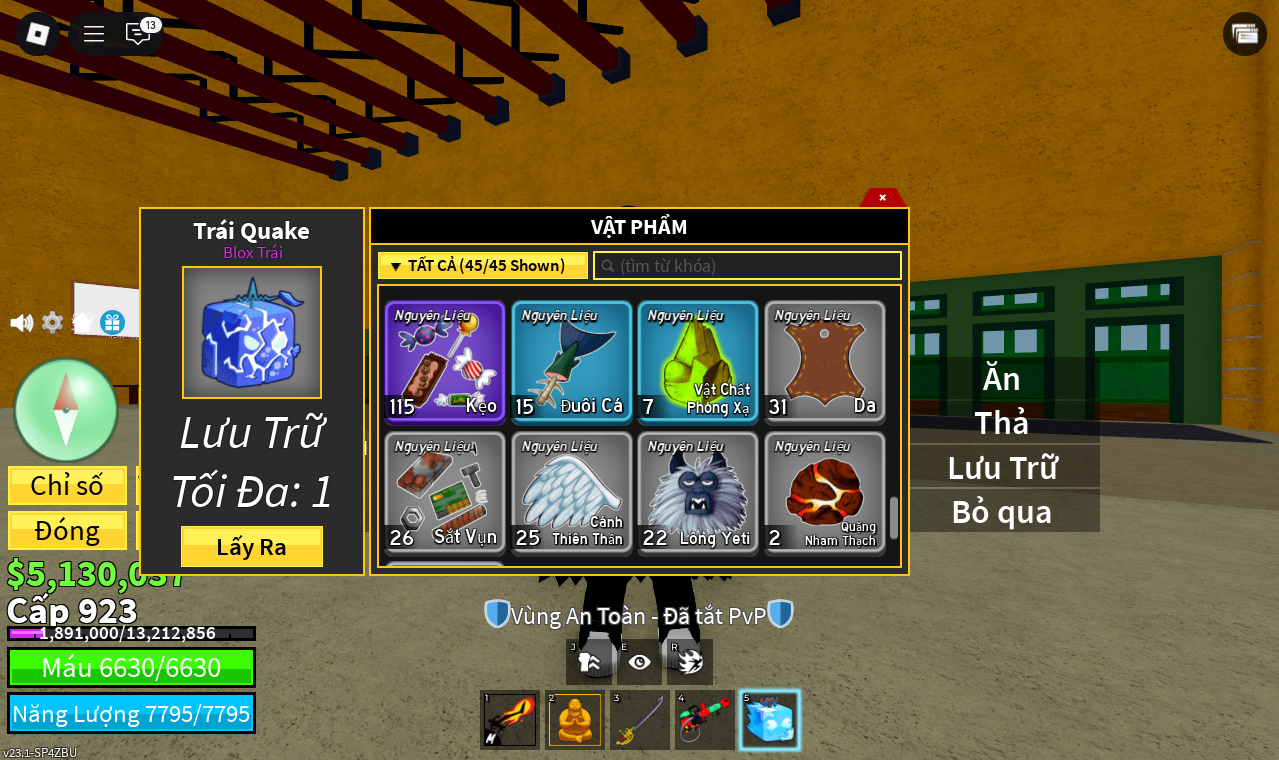This screenshot has width=1279, height=760.
Task: Choose the Ăn option to eat fruit
Action: click(x=1001, y=380)
